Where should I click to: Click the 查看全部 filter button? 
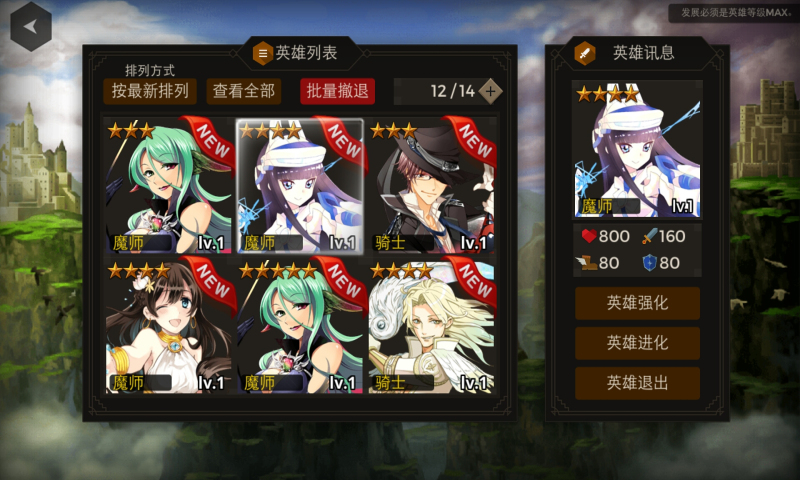244,91
